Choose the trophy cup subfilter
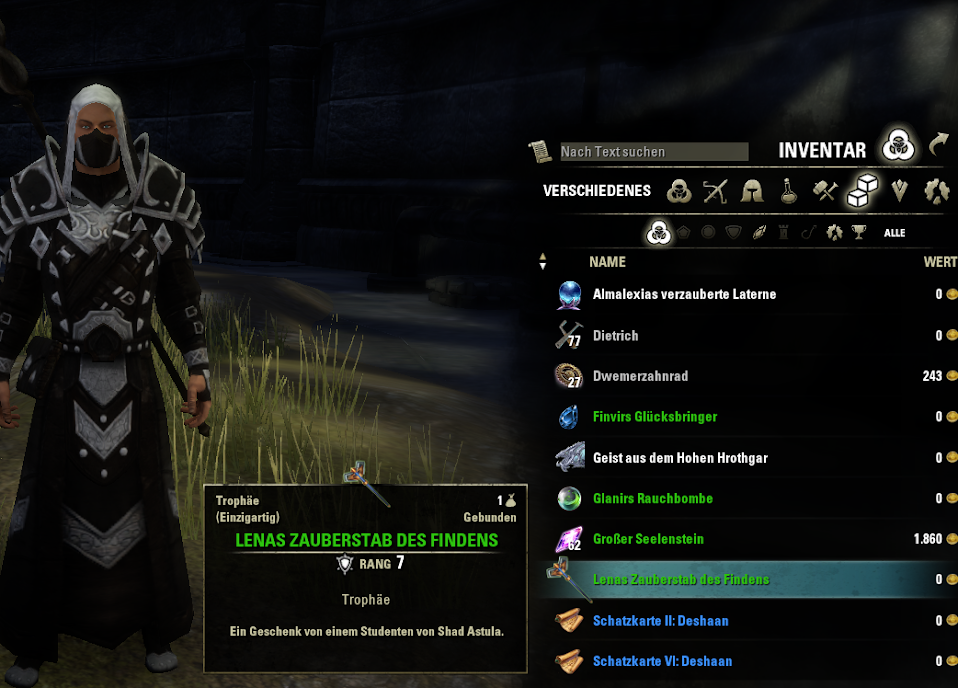Screen dimensions: 958x688 (859, 233)
